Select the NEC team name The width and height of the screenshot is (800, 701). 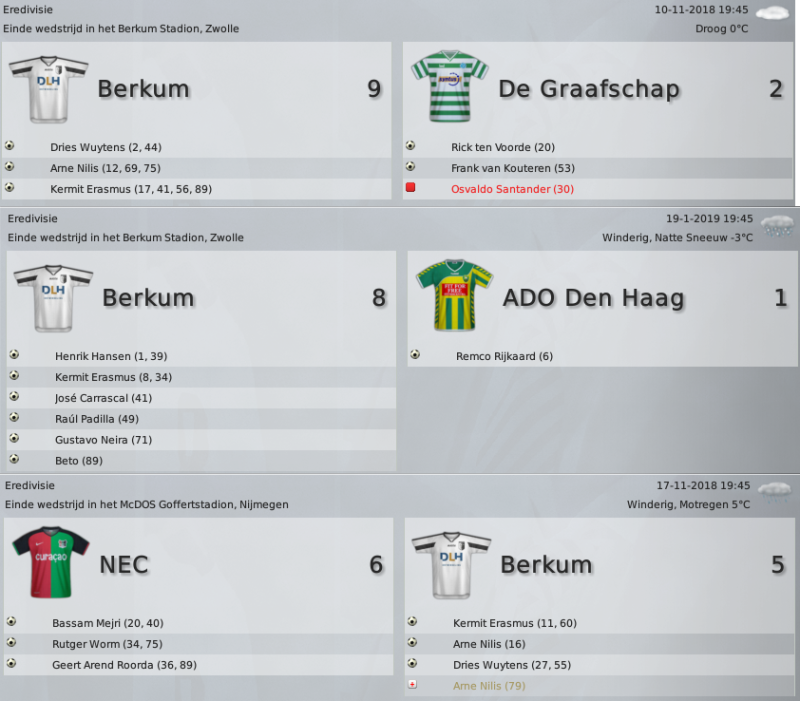pyautogui.click(x=124, y=565)
